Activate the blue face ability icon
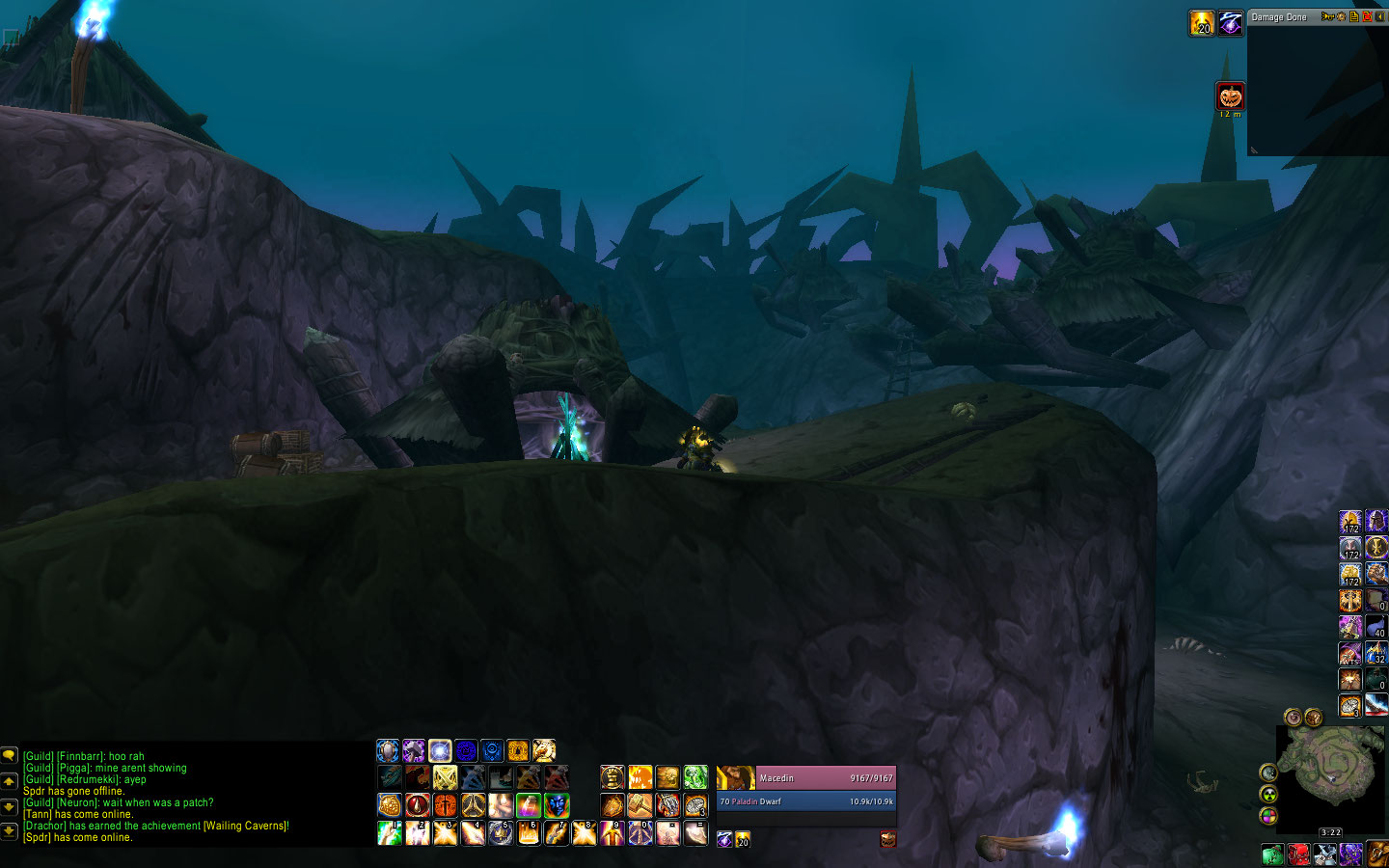This screenshot has width=1389, height=868. (557, 804)
